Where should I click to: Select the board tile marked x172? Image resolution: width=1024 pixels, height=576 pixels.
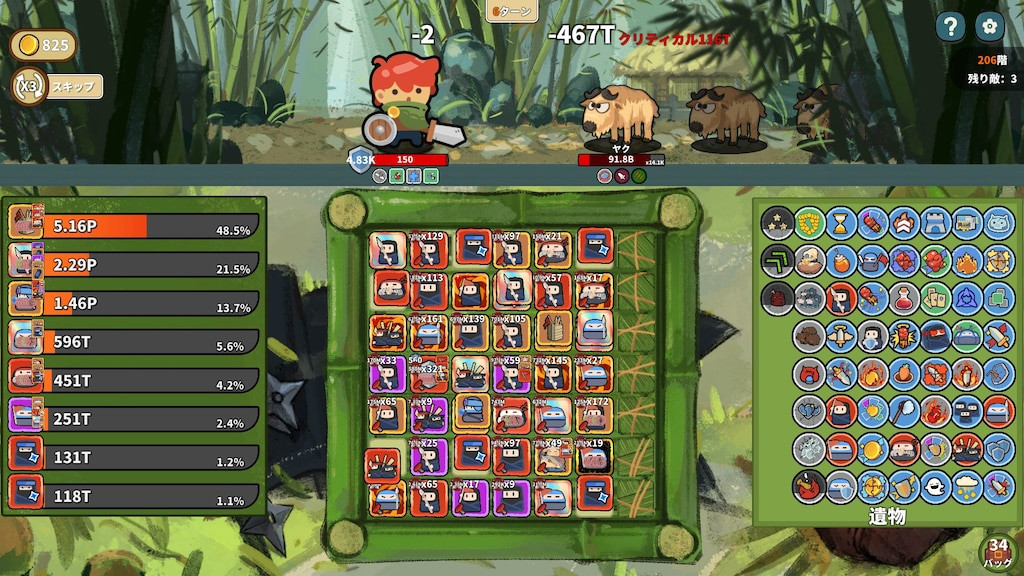[594, 413]
